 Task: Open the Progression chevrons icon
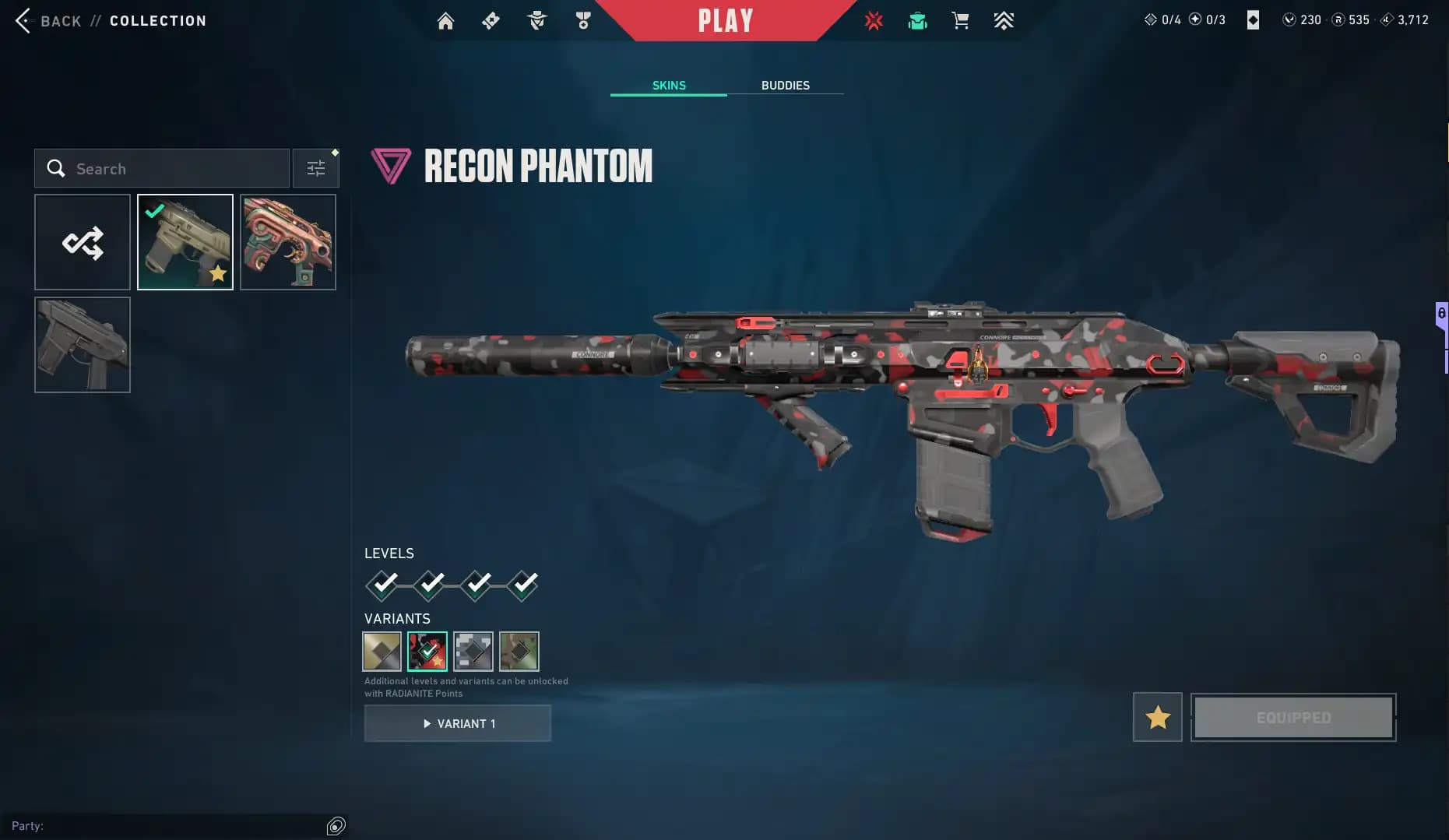(1004, 20)
